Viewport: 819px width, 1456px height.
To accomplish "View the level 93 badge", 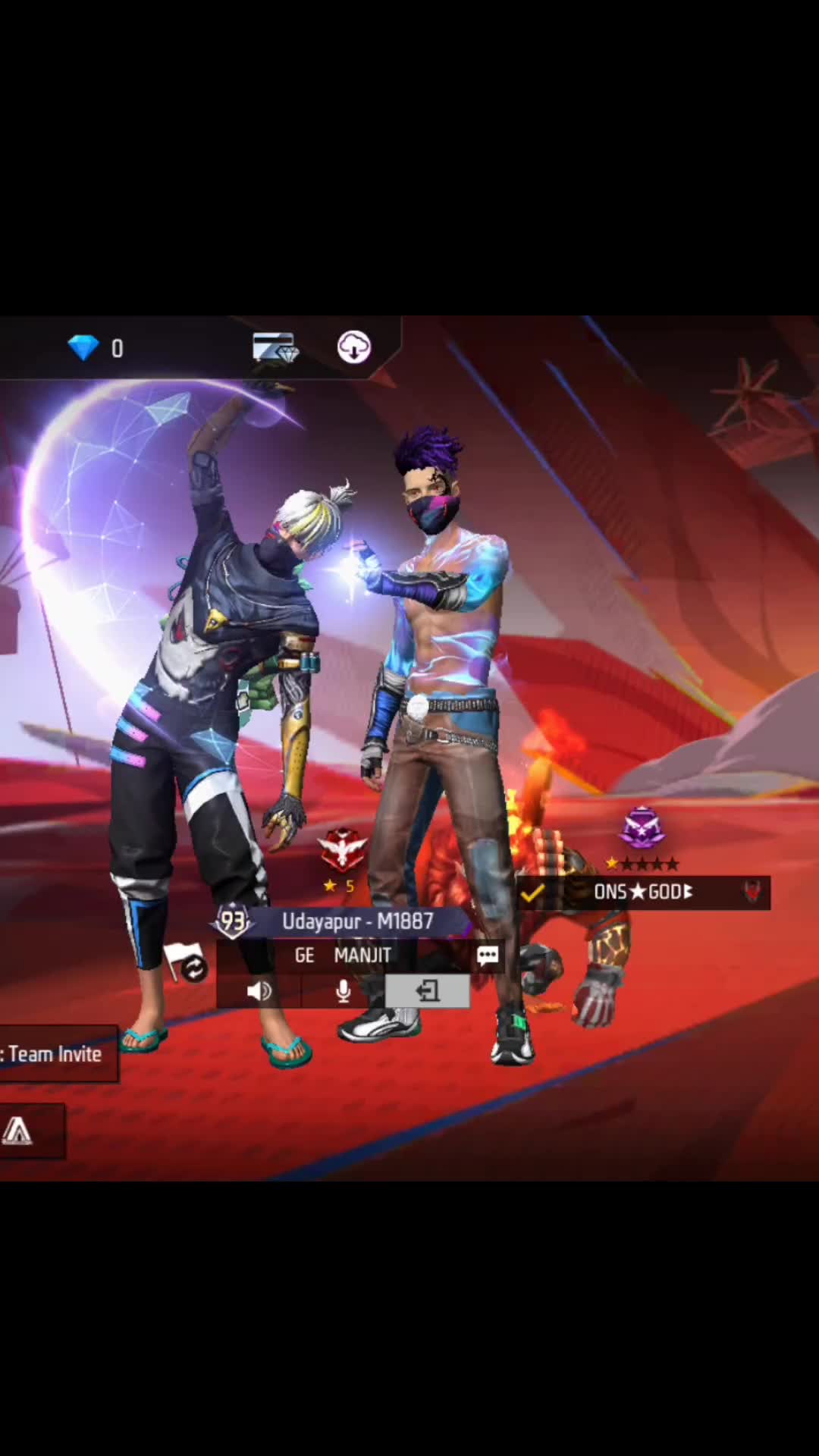I will (x=233, y=921).
